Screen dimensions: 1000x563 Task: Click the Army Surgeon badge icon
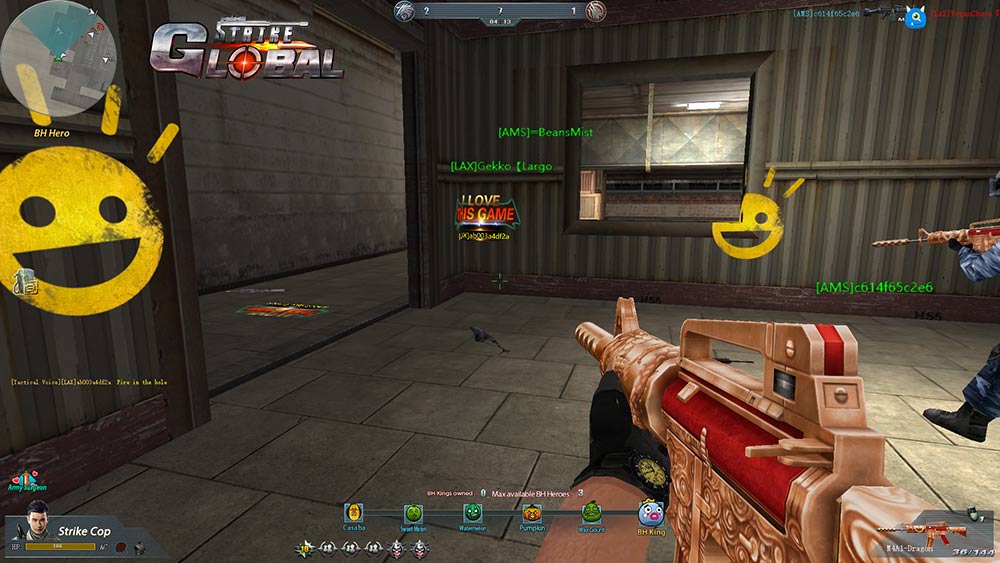(27, 477)
